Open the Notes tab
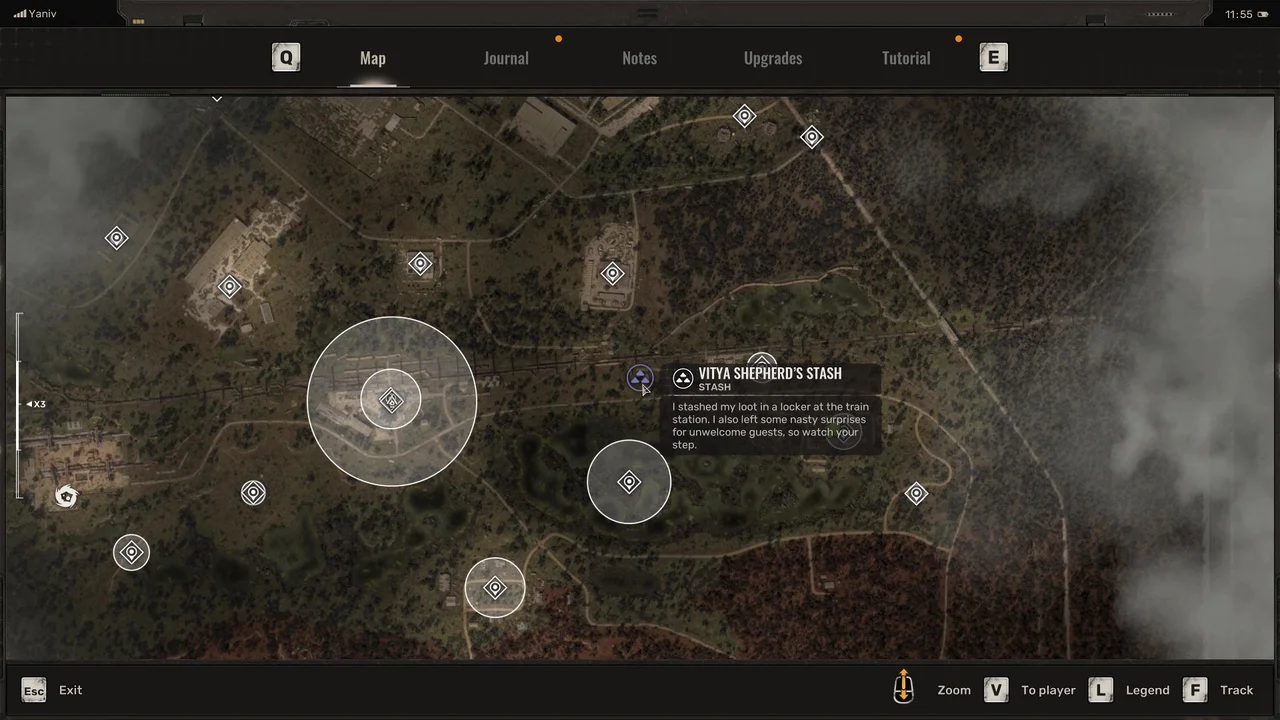Viewport: 1280px width, 720px height. pyautogui.click(x=639, y=58)
